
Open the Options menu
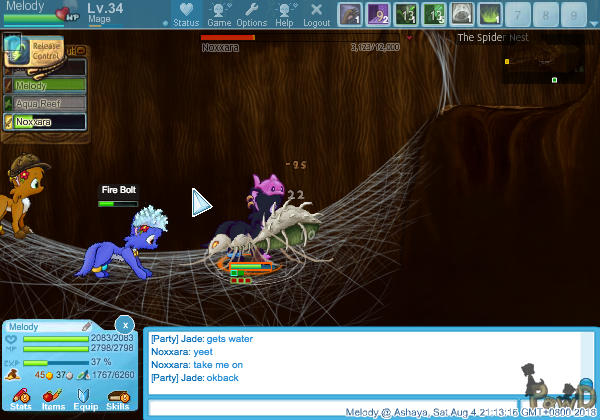coord(251,14)
